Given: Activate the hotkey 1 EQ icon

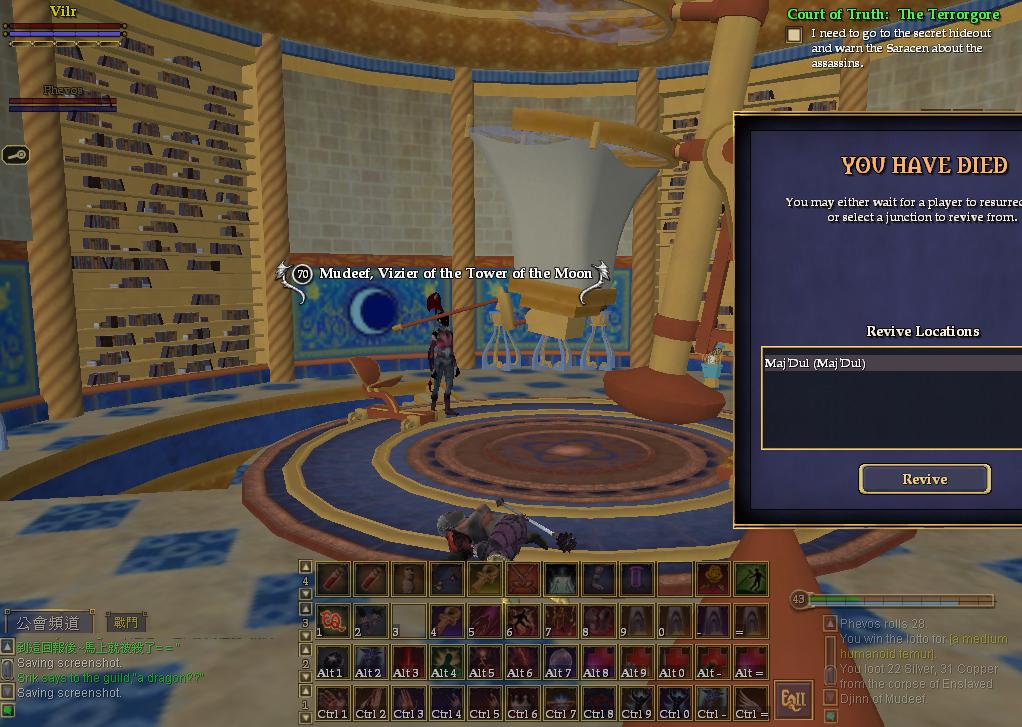Looking at the screenshot, I should click(x=333, y=620).
